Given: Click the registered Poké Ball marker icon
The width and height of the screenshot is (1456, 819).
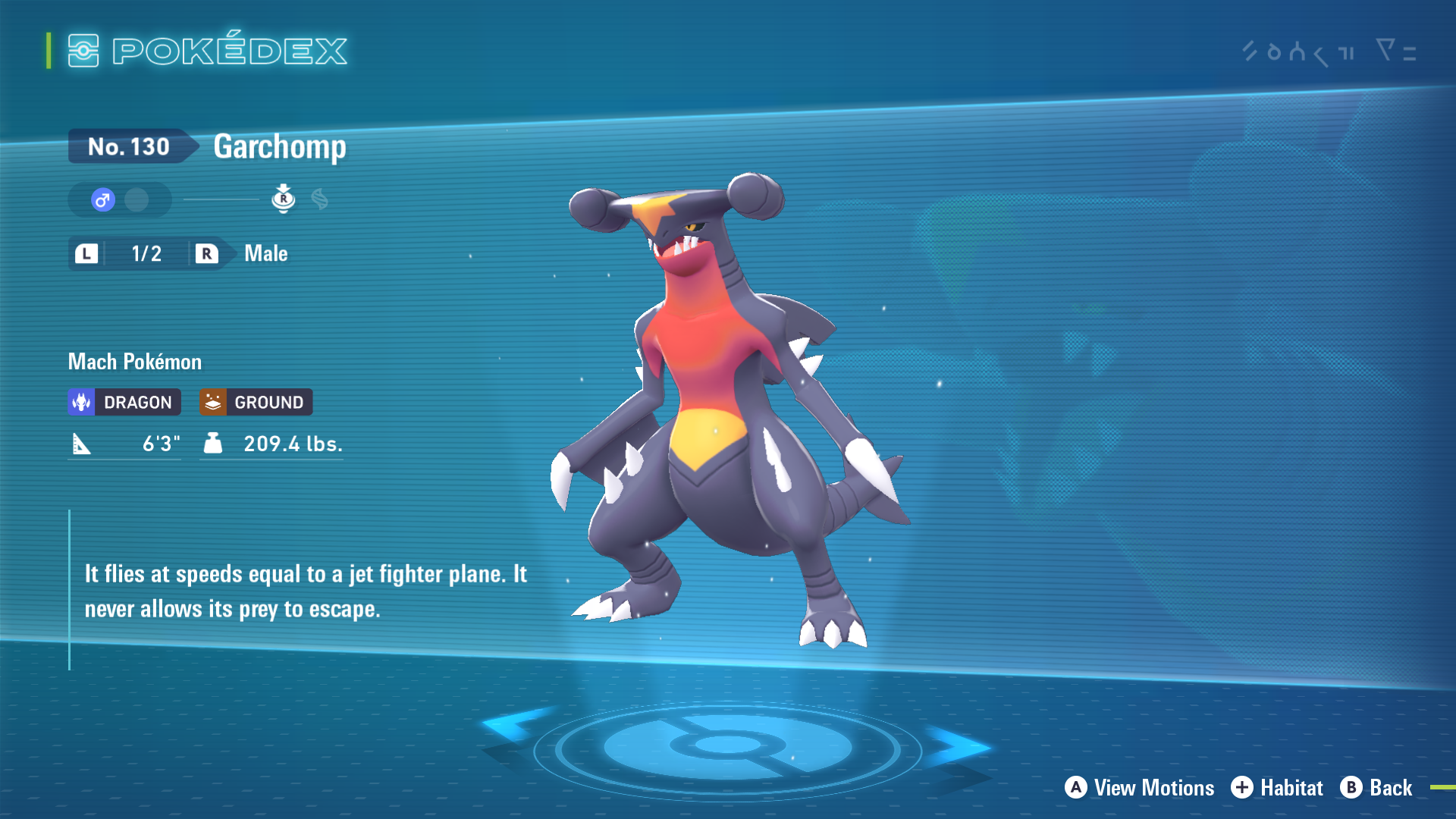Looking at the screenshot, I should 283,199.
